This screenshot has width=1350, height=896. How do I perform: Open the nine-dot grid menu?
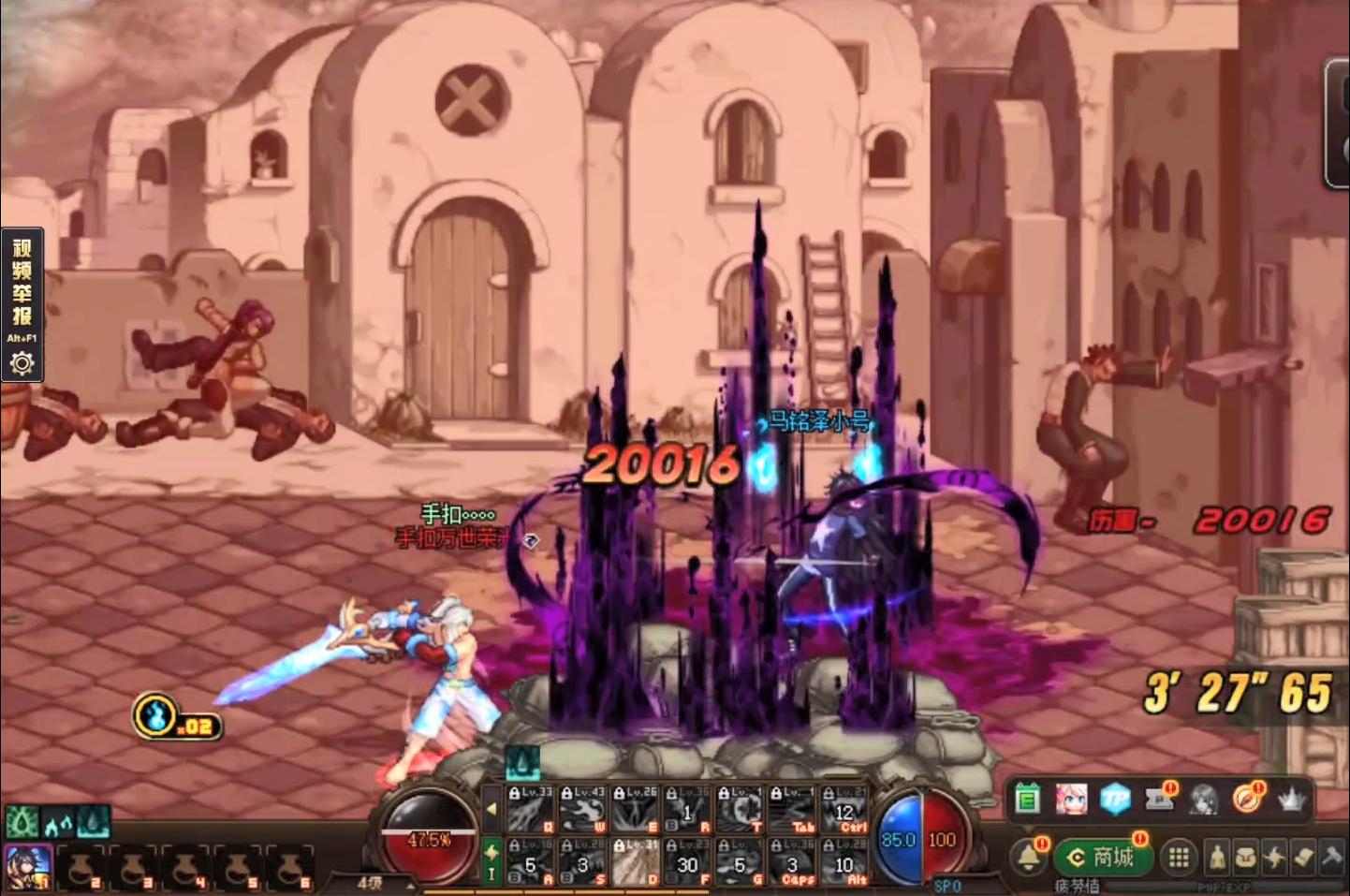pos(1179,857)
